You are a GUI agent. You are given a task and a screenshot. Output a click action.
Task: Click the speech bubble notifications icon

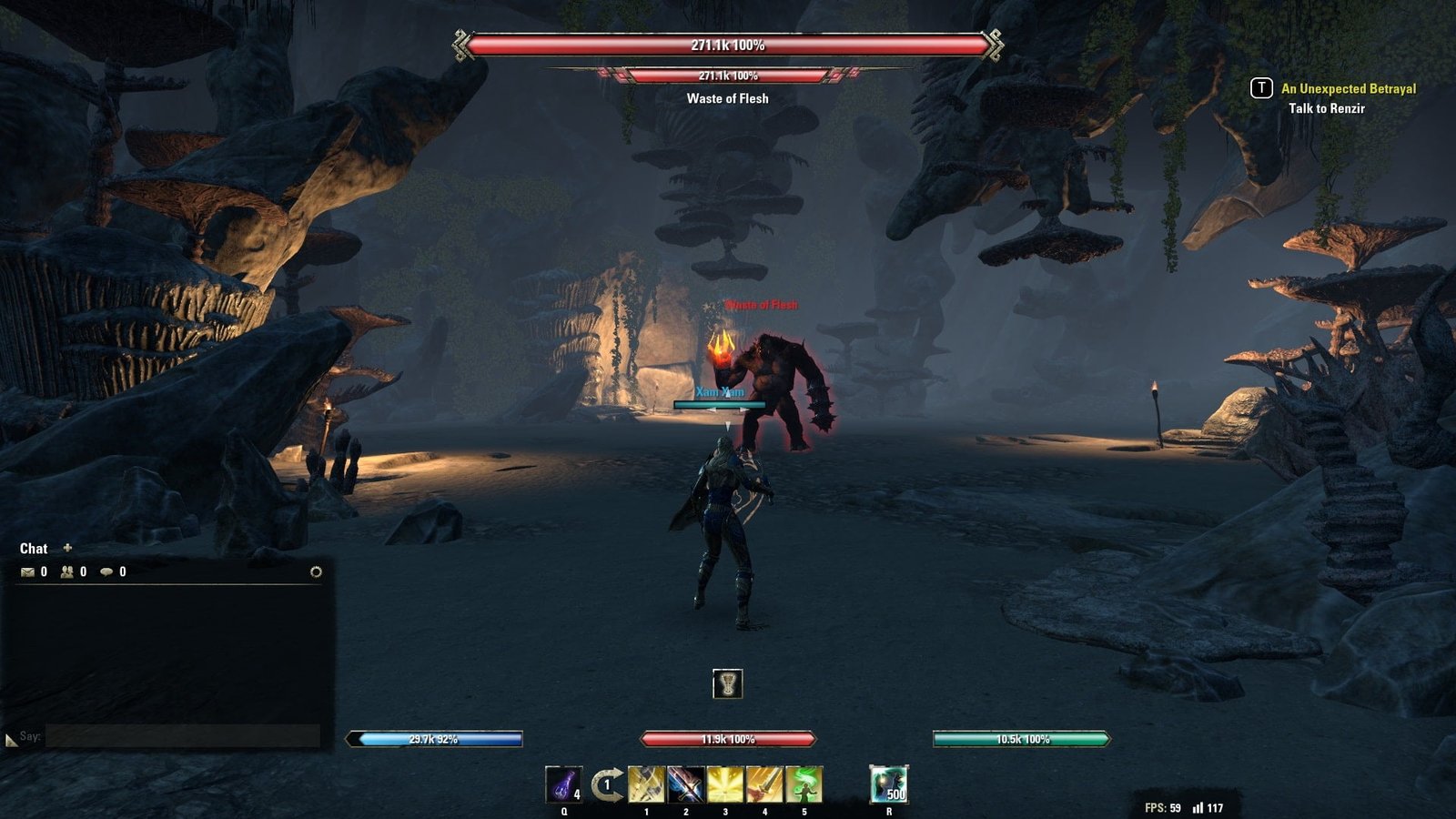pos(107,572)
